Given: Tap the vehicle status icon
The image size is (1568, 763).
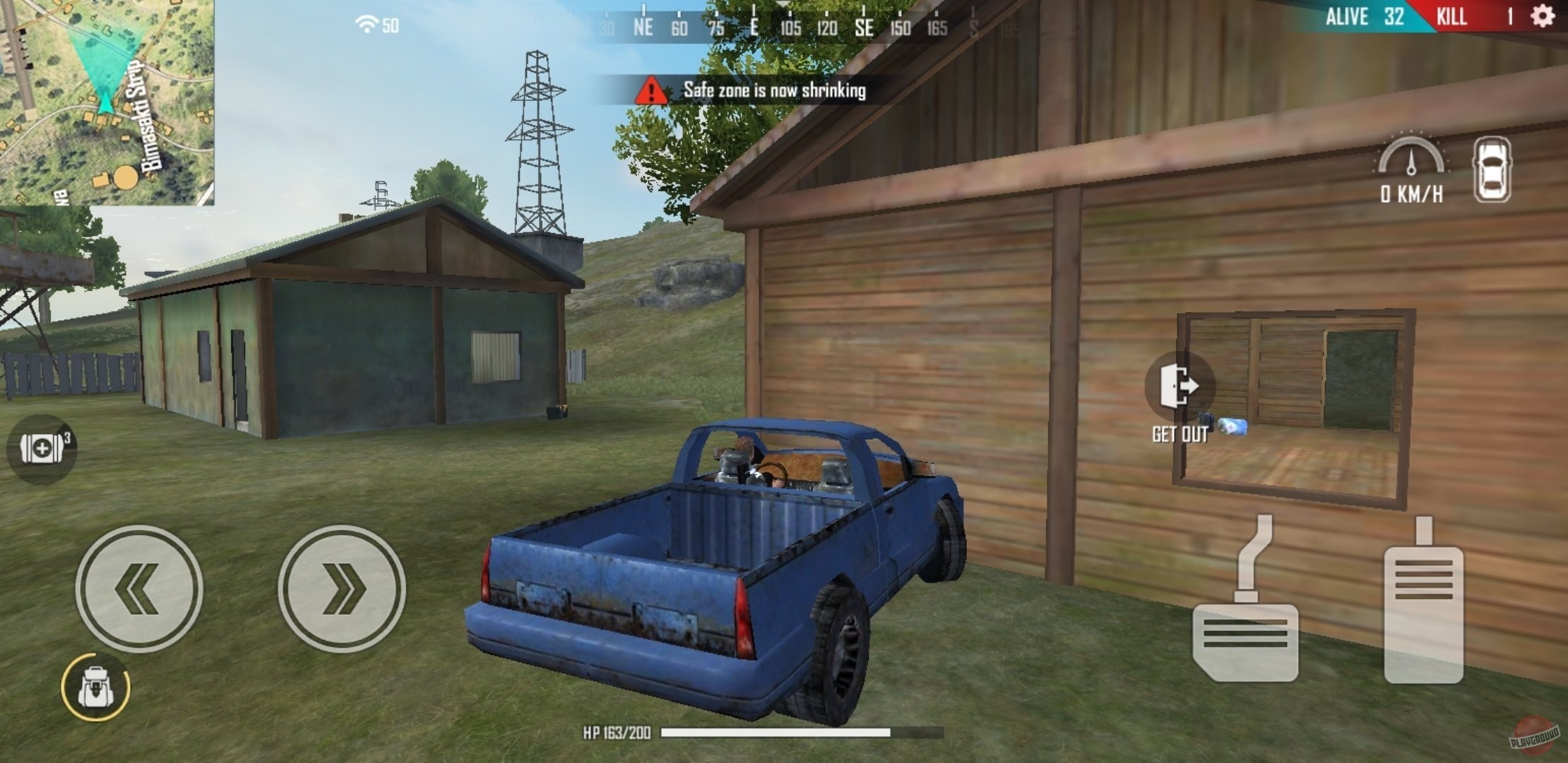Looking at the screenshot, I should click(1492, 170).
